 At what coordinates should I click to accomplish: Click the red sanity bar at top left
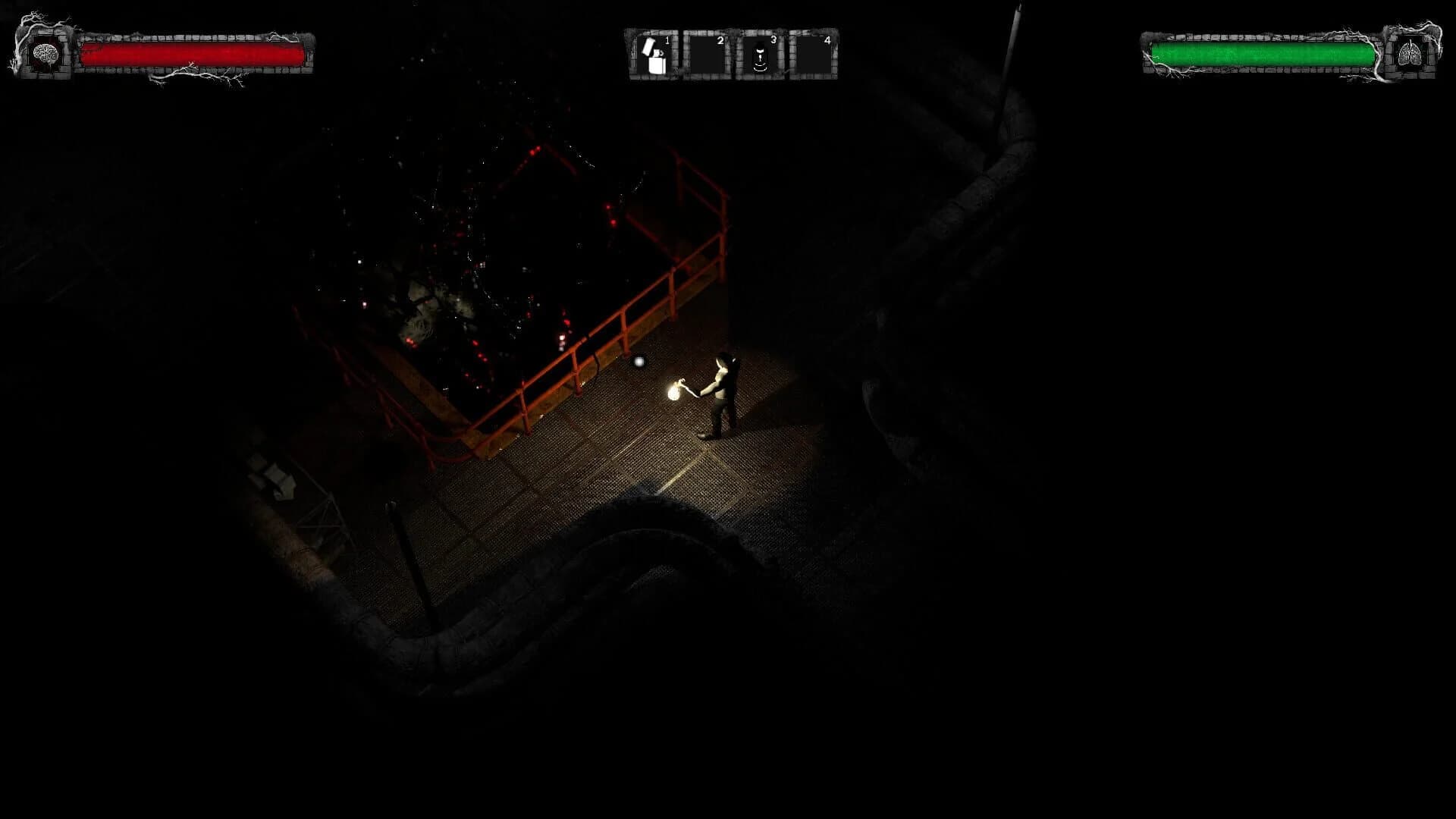(x=193, y=53)
